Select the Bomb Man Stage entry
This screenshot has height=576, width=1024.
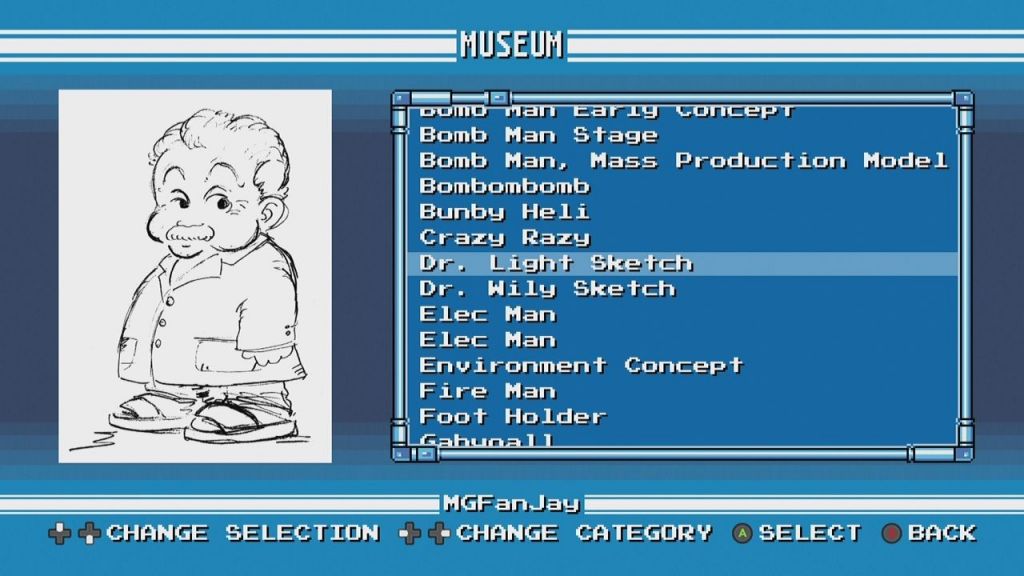[x=538, y=135]
